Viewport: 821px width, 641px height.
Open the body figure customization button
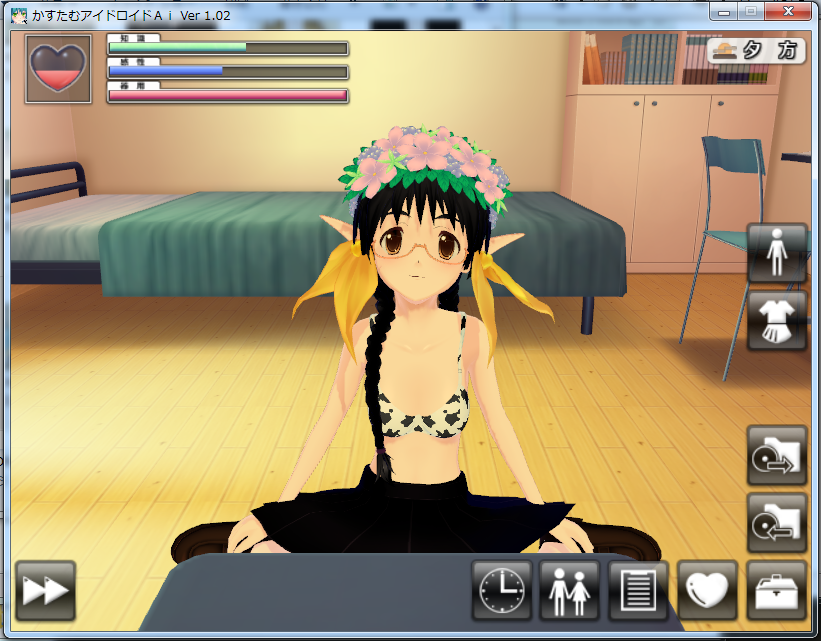pyautogui.click(x=777, y=252)
